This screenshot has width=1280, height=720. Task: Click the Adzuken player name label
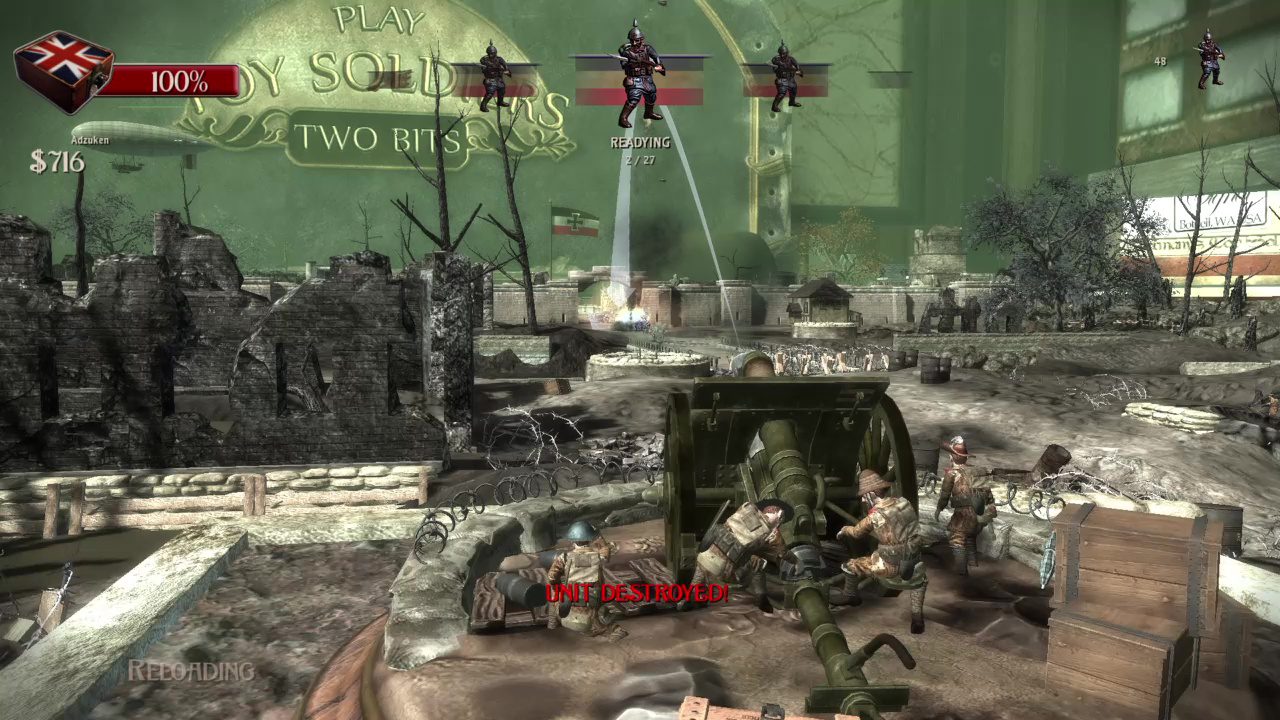[x=90, y=140]
